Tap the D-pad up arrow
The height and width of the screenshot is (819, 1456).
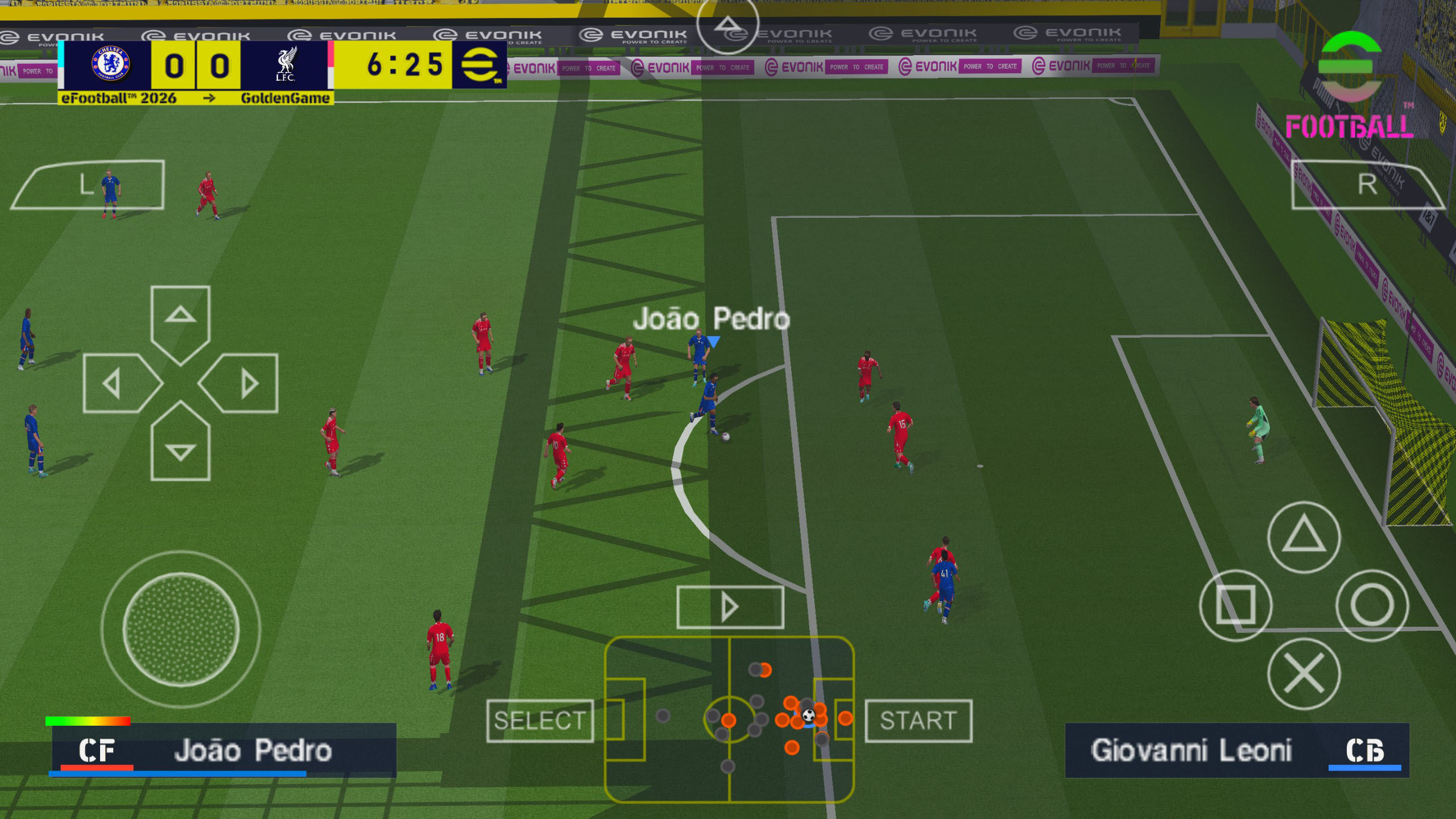(x=180, y=318)
